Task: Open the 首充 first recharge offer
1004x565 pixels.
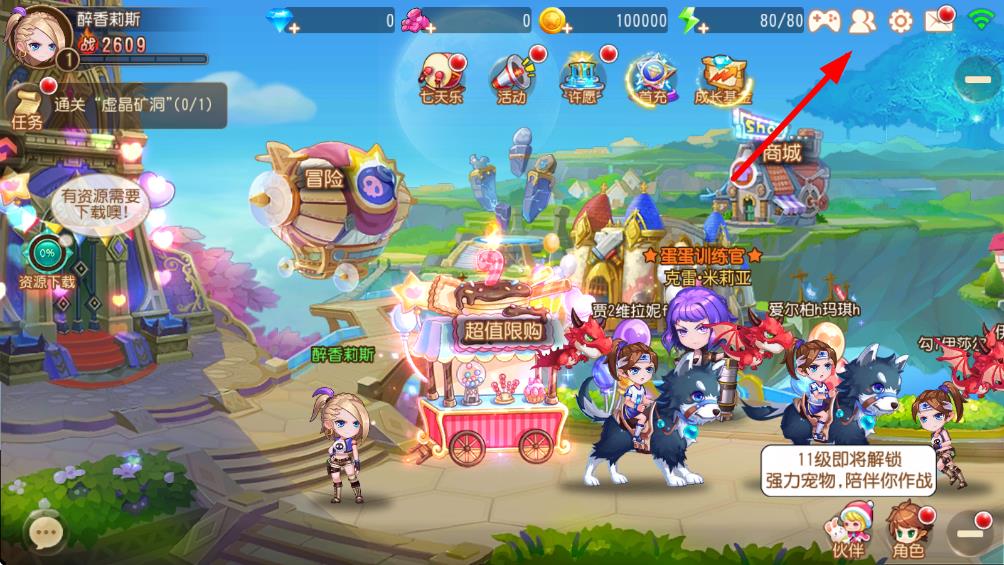Action: (652, 76)
